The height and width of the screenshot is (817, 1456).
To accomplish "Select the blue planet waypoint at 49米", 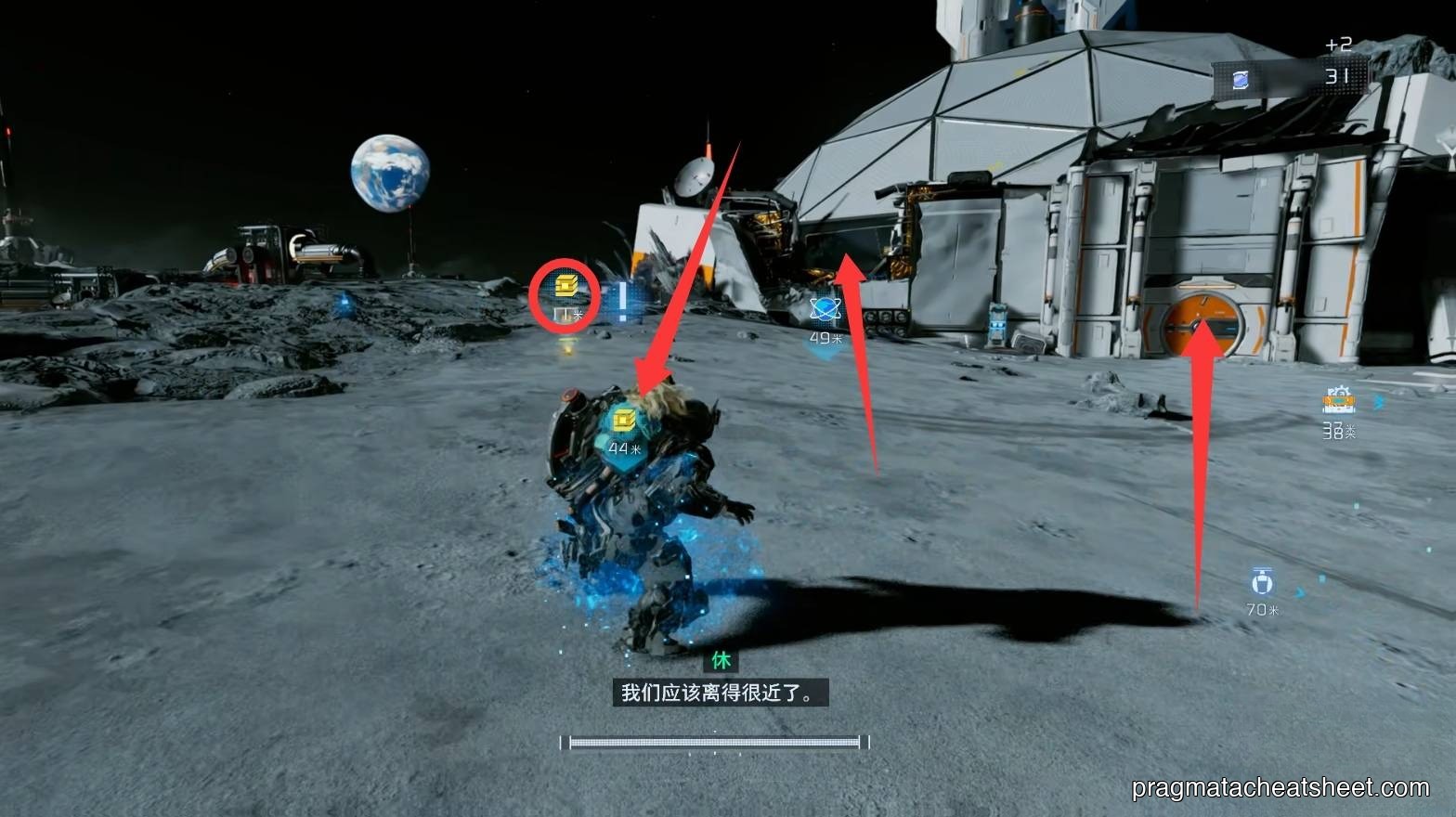I will click(x=824, y=308).
